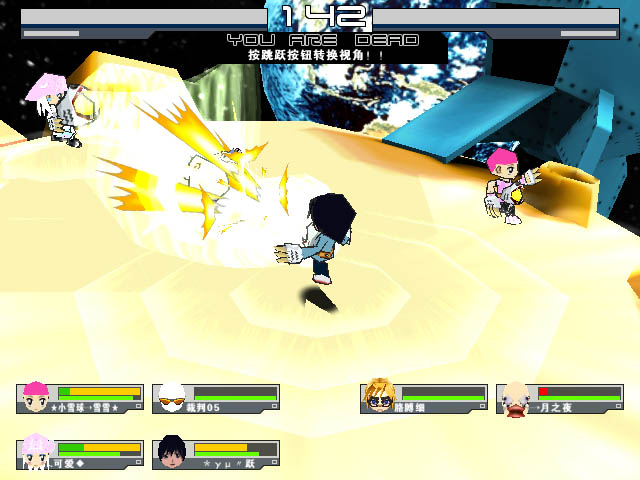Pick the 可爱 player panel with light-pink hair
This screenshot has height=480, width=640.
(80, 453)
